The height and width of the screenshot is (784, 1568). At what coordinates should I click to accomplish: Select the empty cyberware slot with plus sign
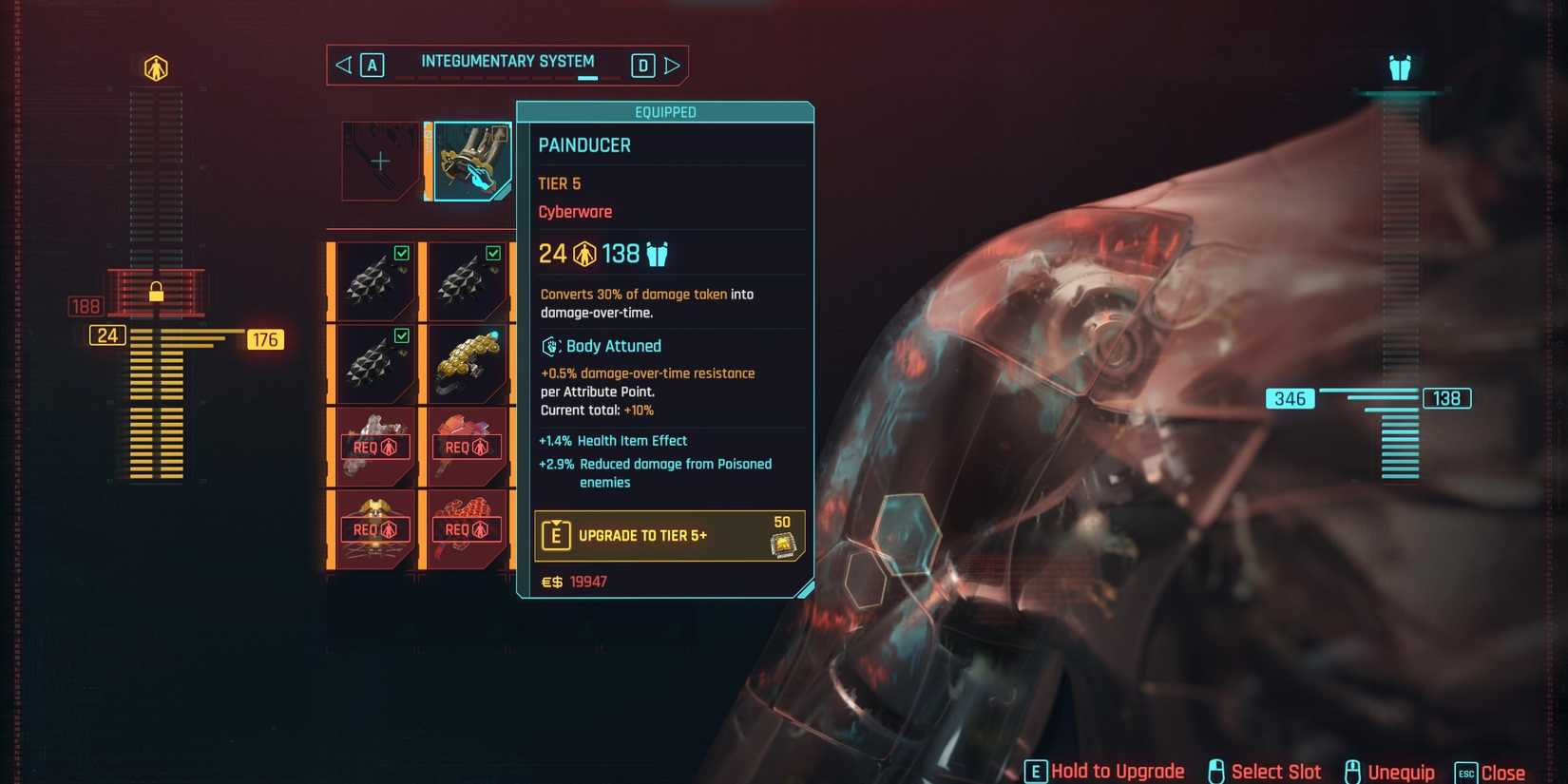pyautogui.click(x=380, y=161)
